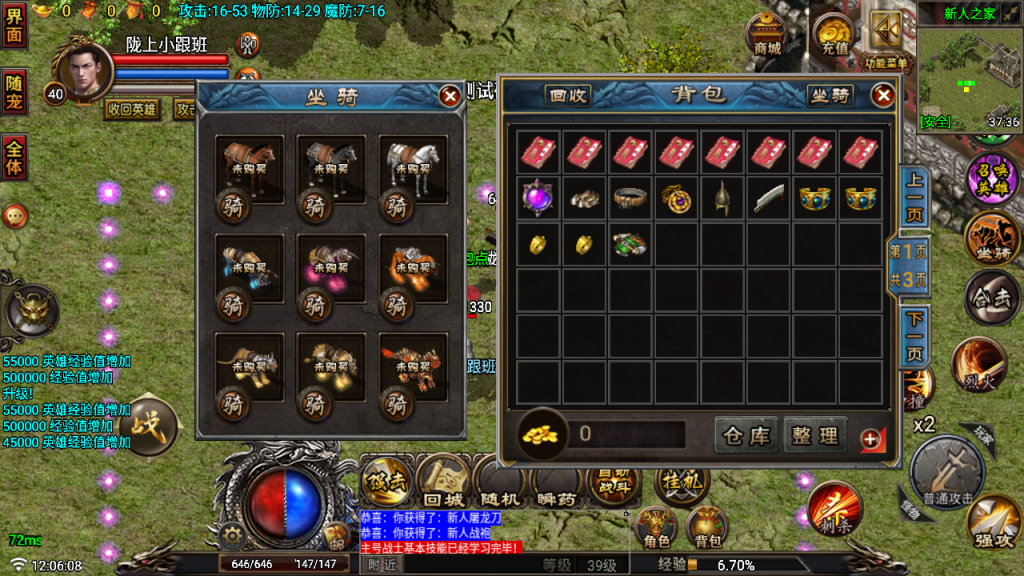Open the 仓库 warehouse
The width and height of the screenshot is (1024, 576).
click(747, 436)
